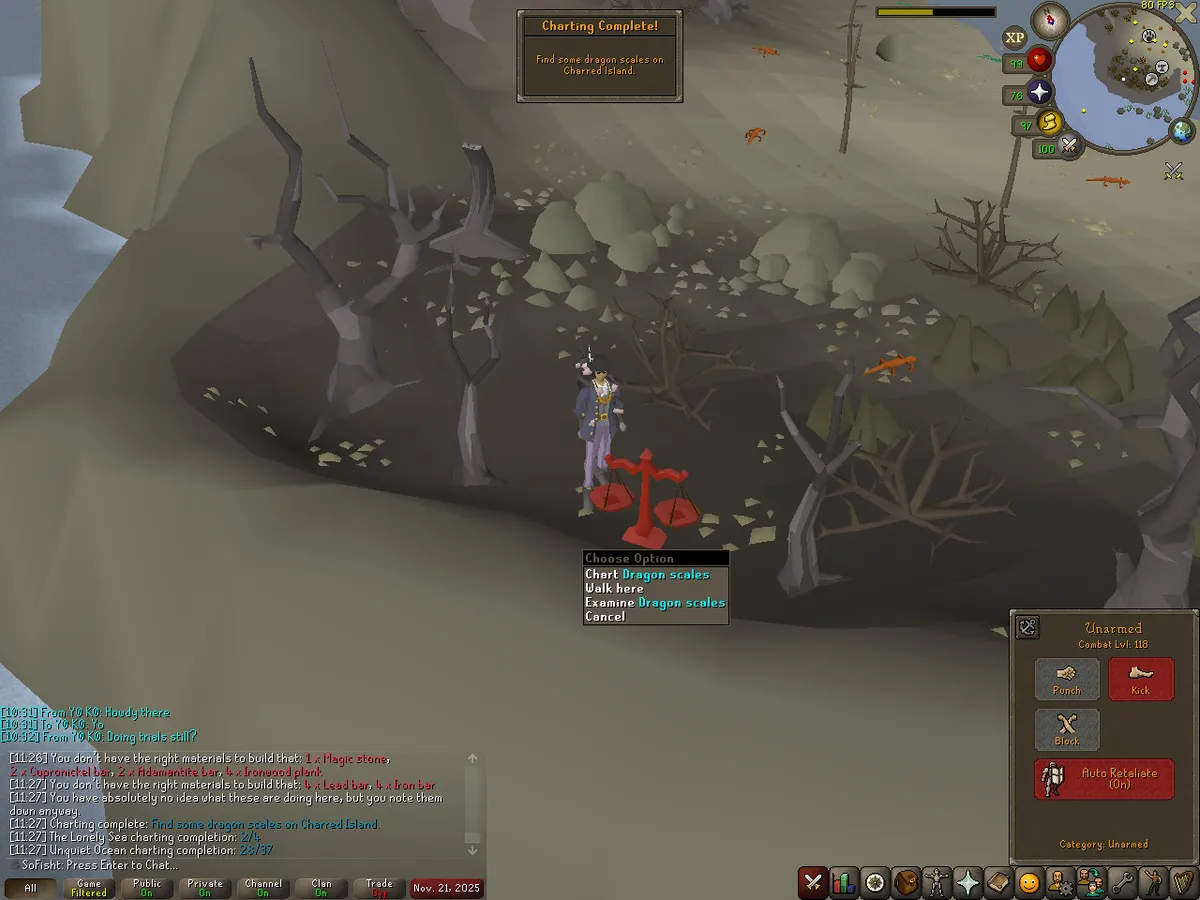Cancel the Choose Option menu
Screen dimensions: 1200x900
[605, 616]
